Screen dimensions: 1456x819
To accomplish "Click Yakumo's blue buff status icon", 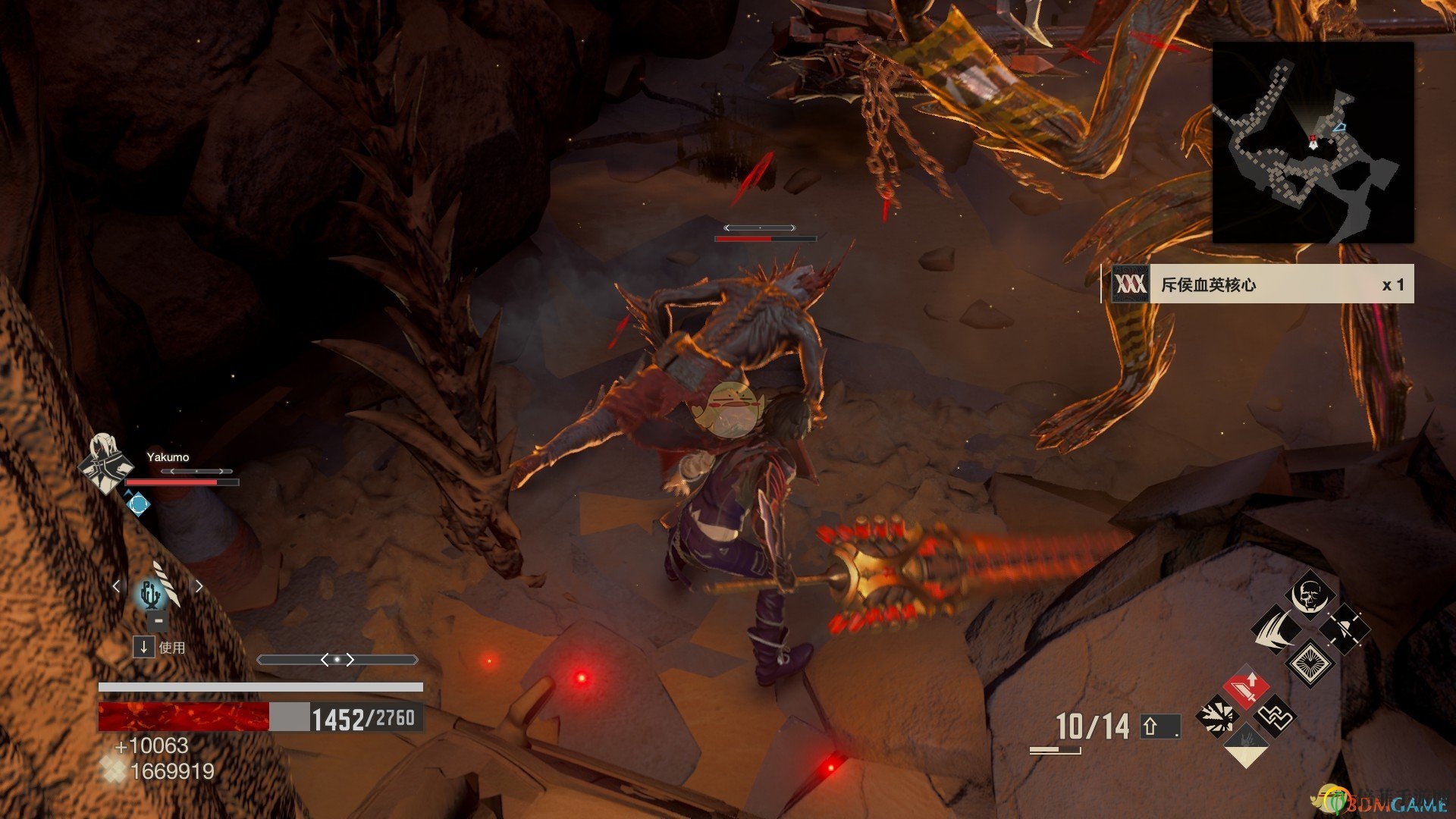I will click(x=138, y=503).
